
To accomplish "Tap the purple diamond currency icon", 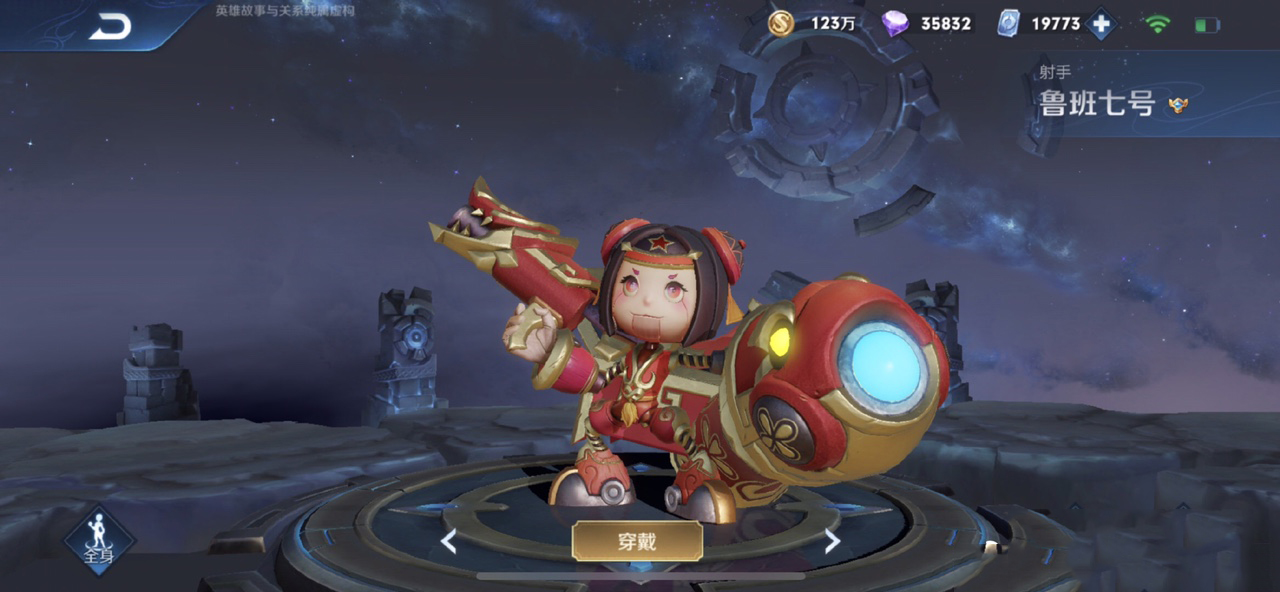I will point(894,23).
